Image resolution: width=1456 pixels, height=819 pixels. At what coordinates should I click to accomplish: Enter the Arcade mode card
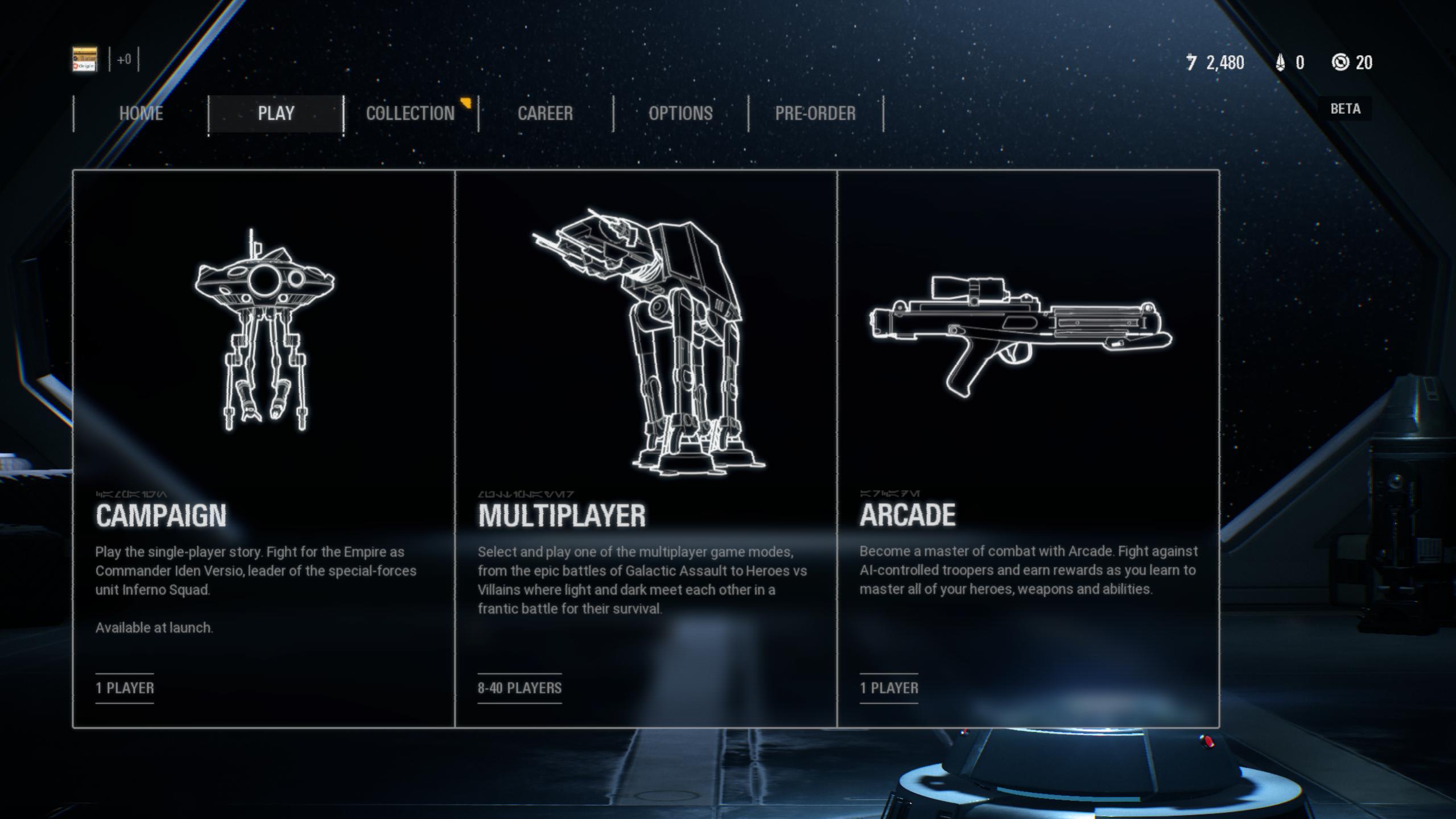click(x=1028, y=448)
